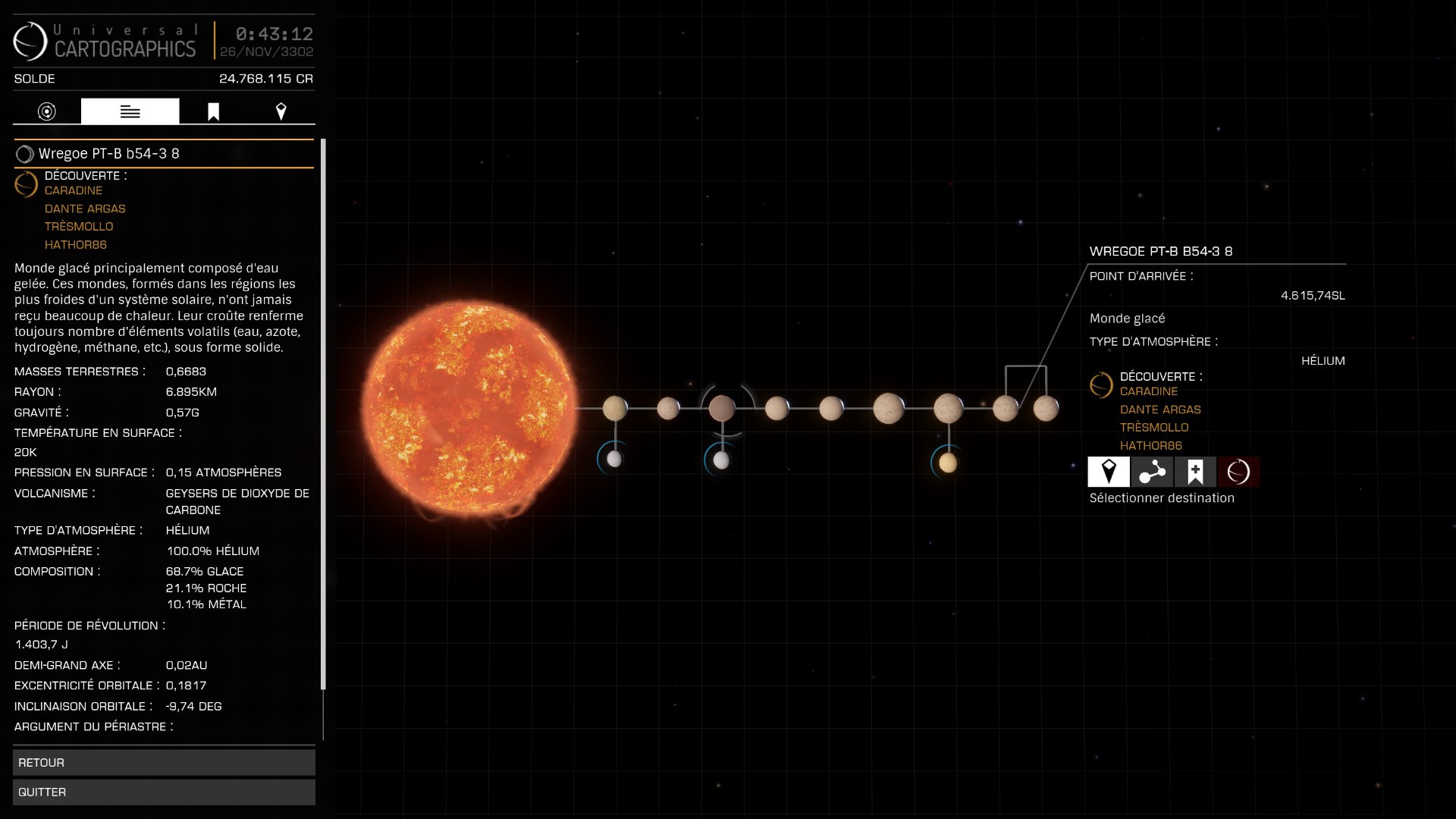Click the red cartographics logo button
Viewport: 1456px width, 819px height.
pos(1238,472)
